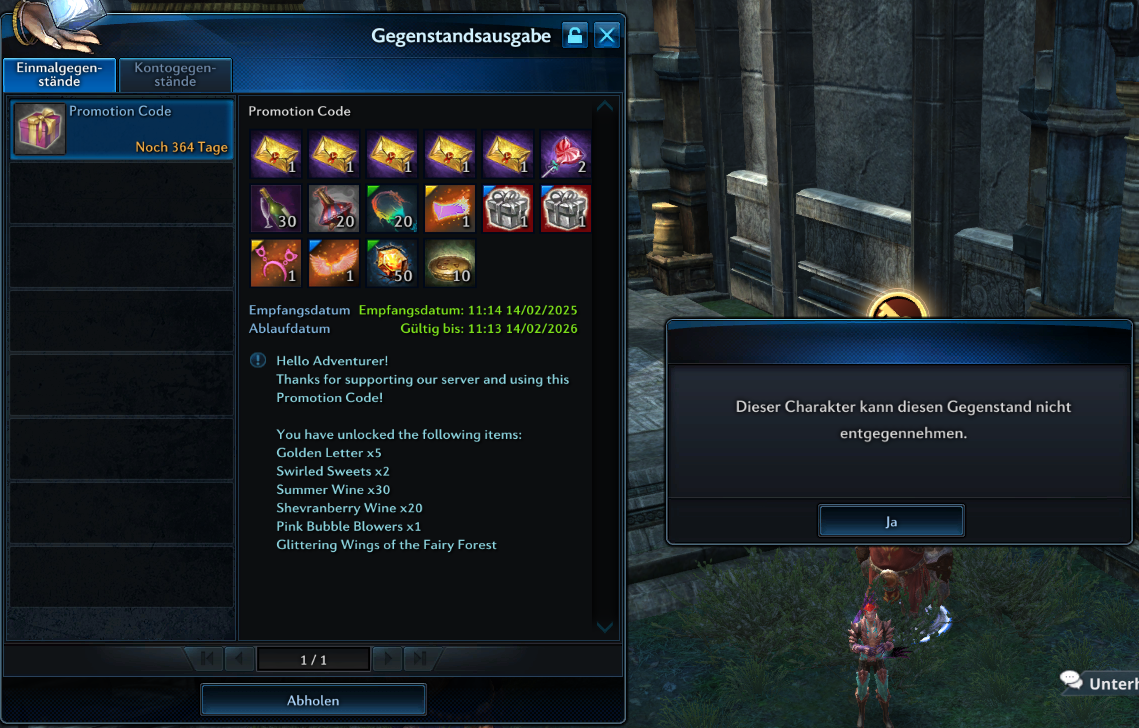The height and width of the screenshot is (728, 1139).
Task: Select the Einmalgegenstände tab
Action: 59,75
